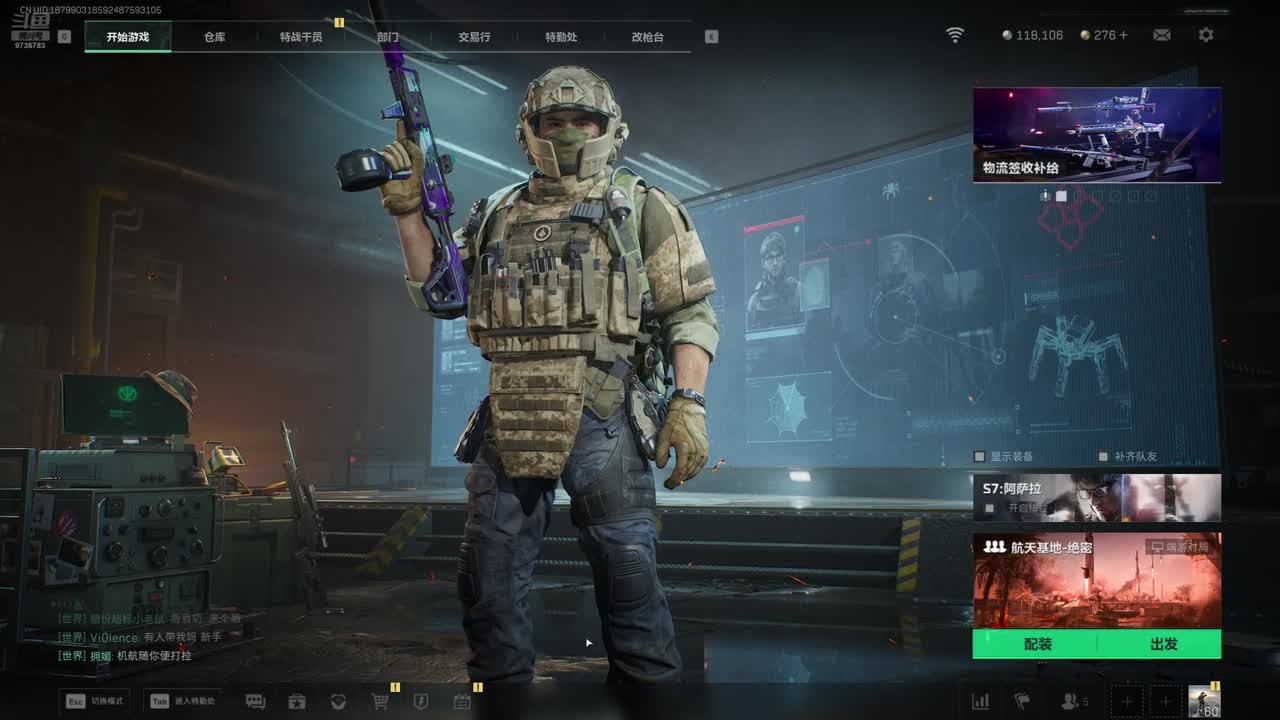Viewport: 1280px width, 720px height.
Task: Open the 特勤处 tab
Action: [561, 37]
